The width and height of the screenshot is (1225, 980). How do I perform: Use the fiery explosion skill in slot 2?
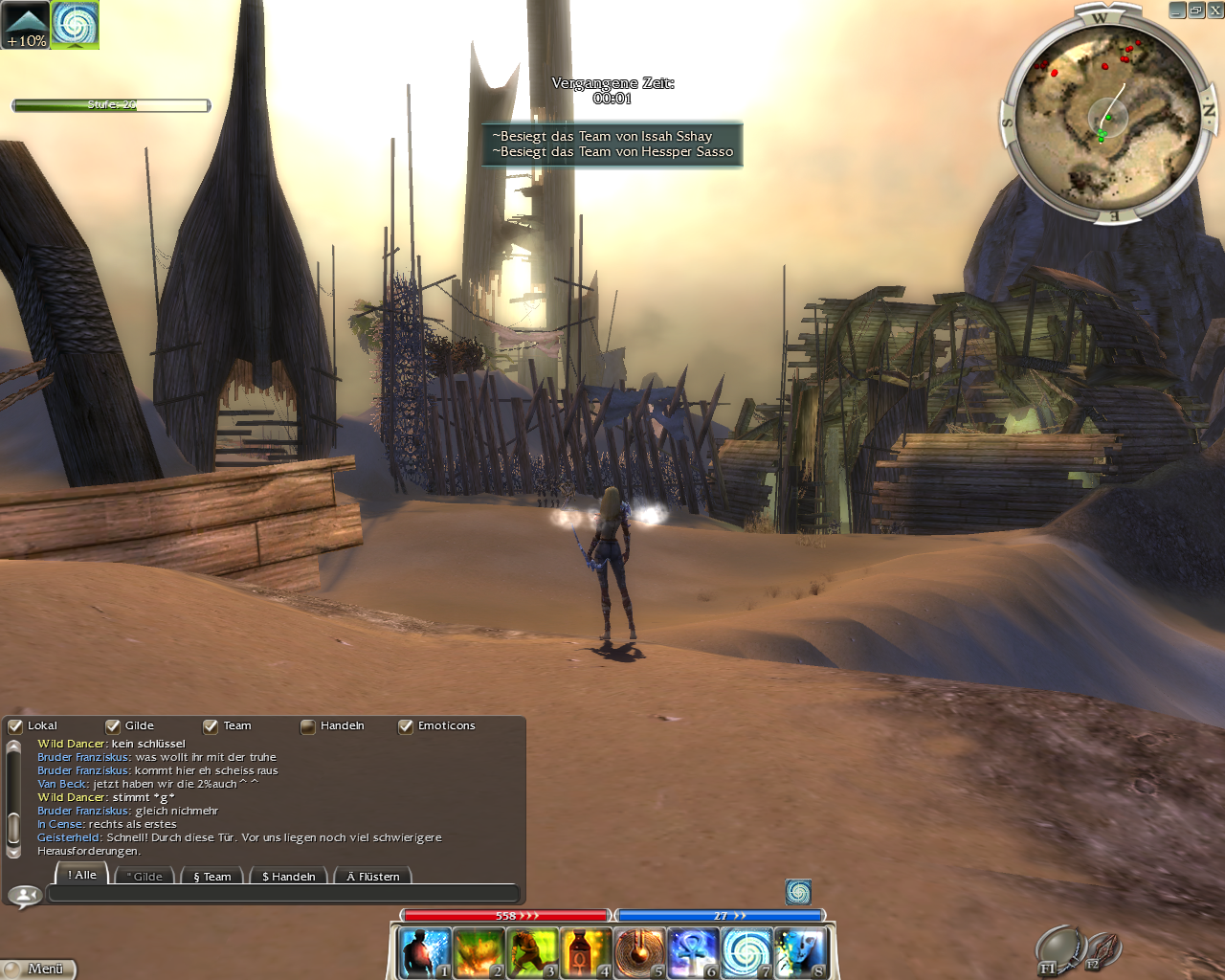tap(478, 953)
